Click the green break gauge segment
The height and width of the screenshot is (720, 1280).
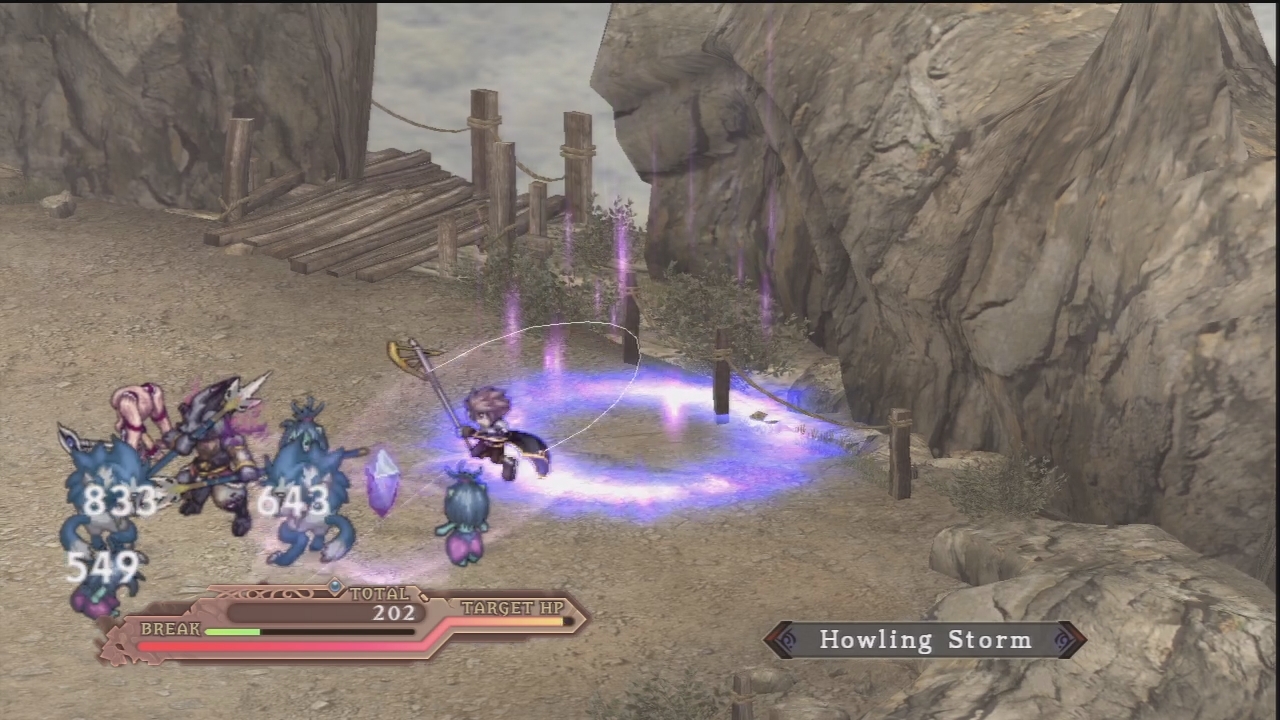pos(232,631)
